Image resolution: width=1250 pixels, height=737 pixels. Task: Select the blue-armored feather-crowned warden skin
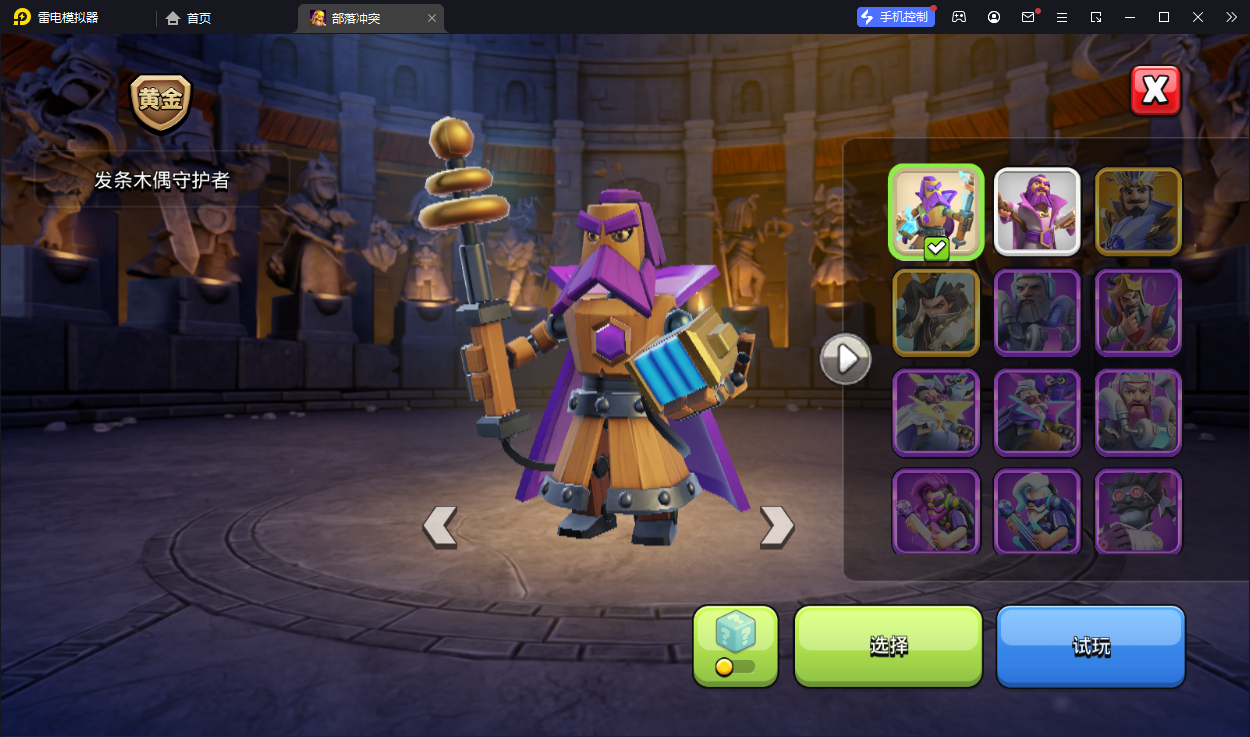(1138, 211)
